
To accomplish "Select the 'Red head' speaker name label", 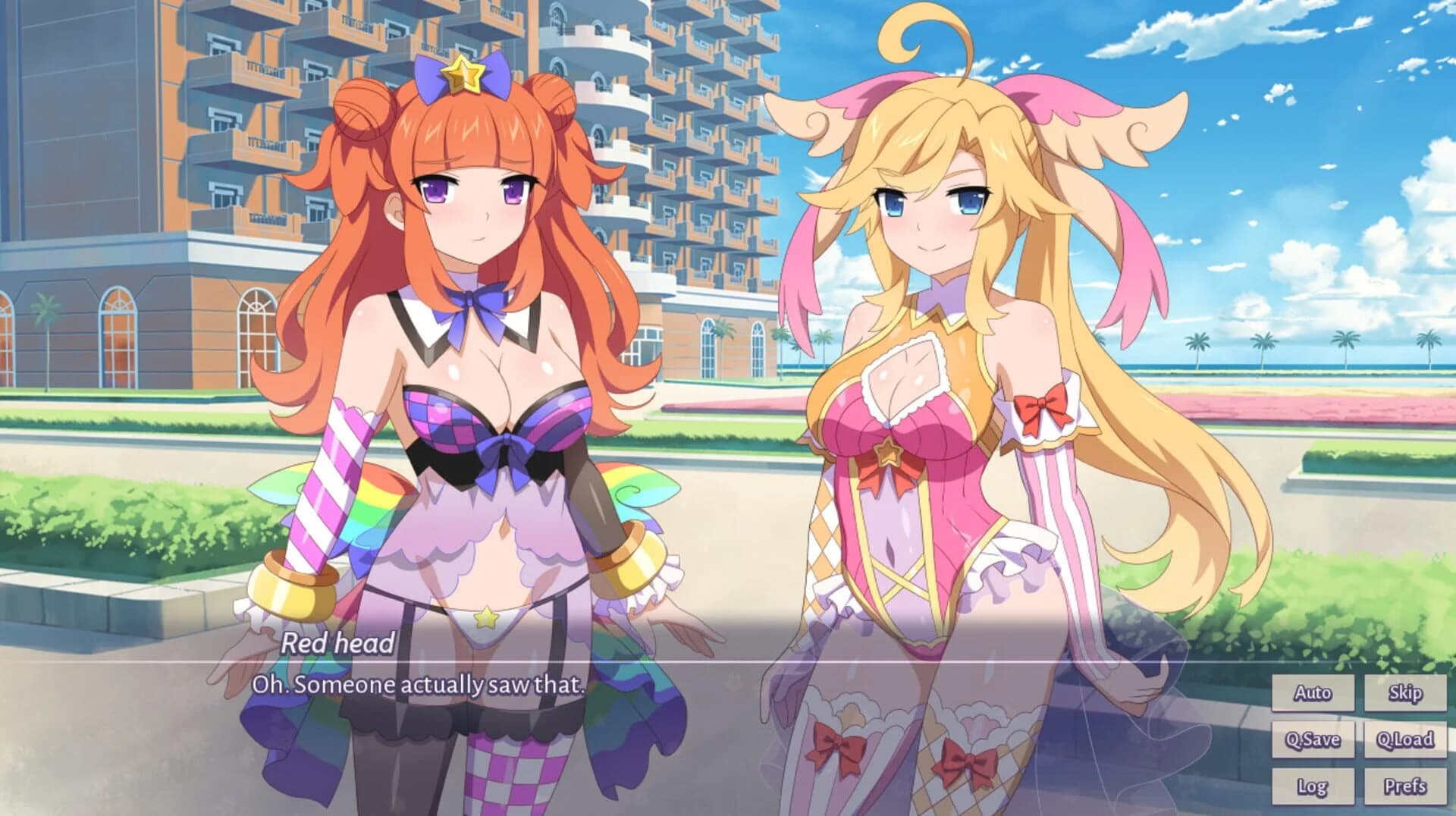I will point(337,645).
